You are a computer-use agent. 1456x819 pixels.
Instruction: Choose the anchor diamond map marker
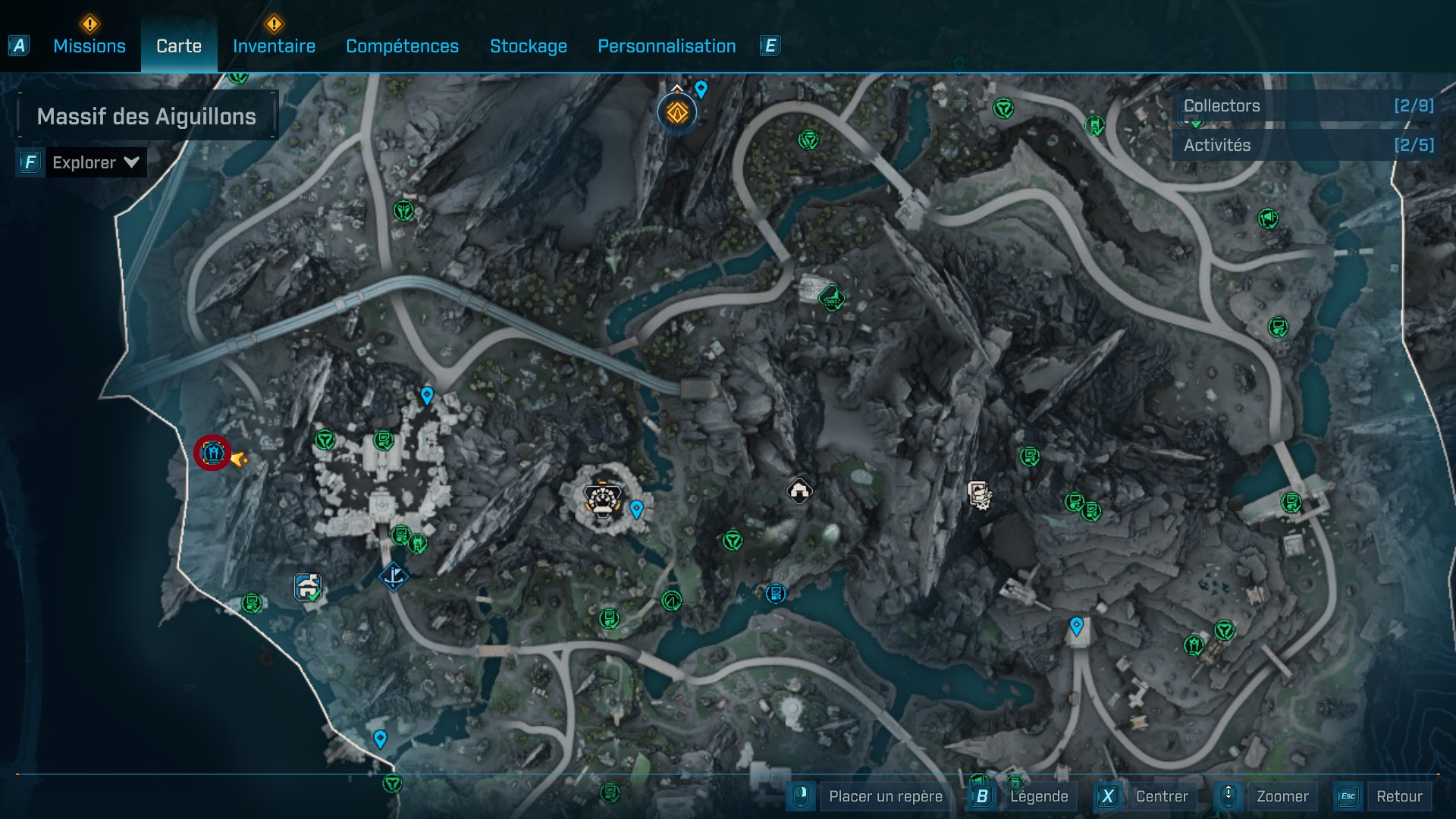click(394, 577)
